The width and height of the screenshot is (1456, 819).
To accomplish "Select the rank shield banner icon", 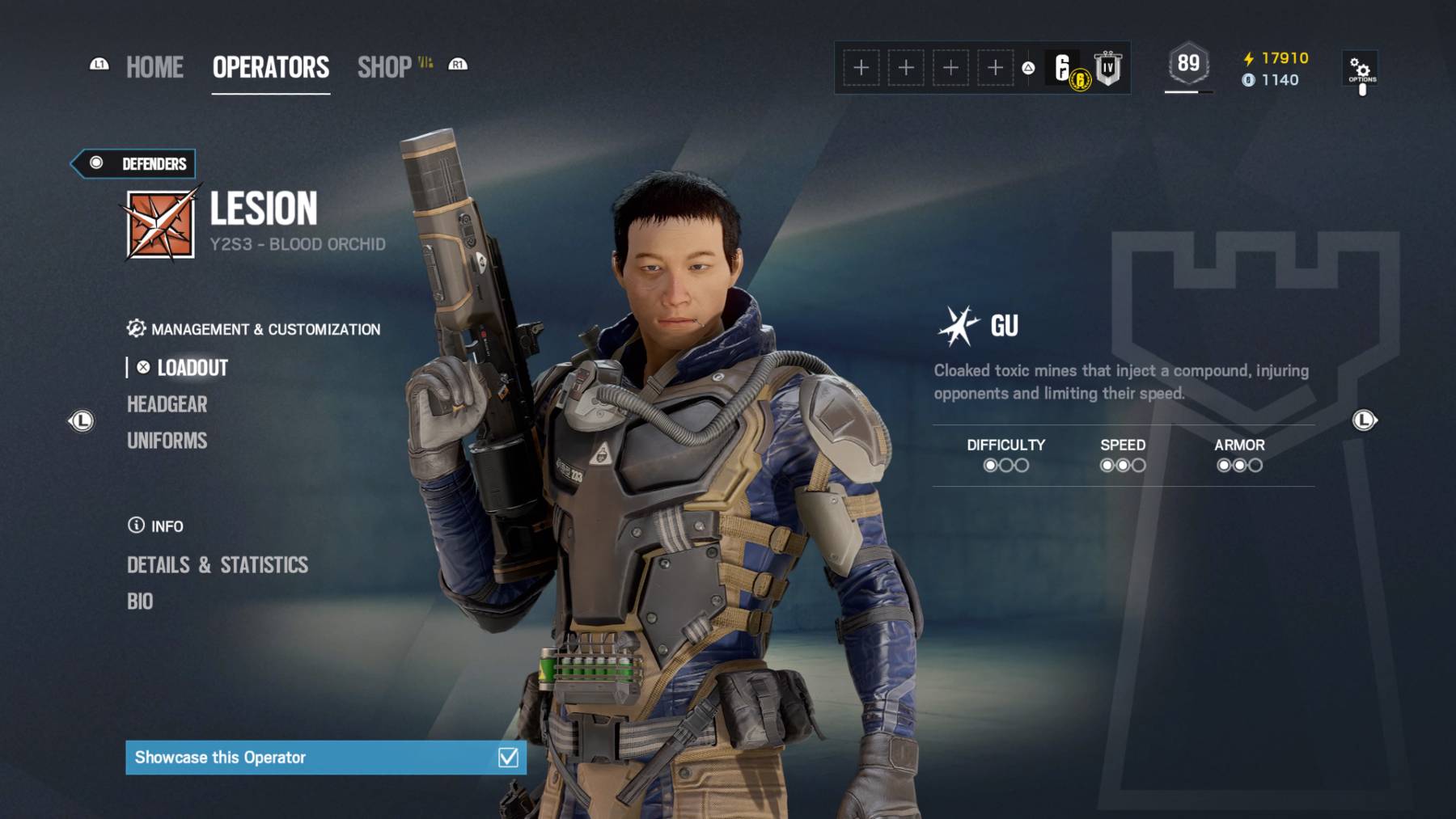I will [1108, 68].
